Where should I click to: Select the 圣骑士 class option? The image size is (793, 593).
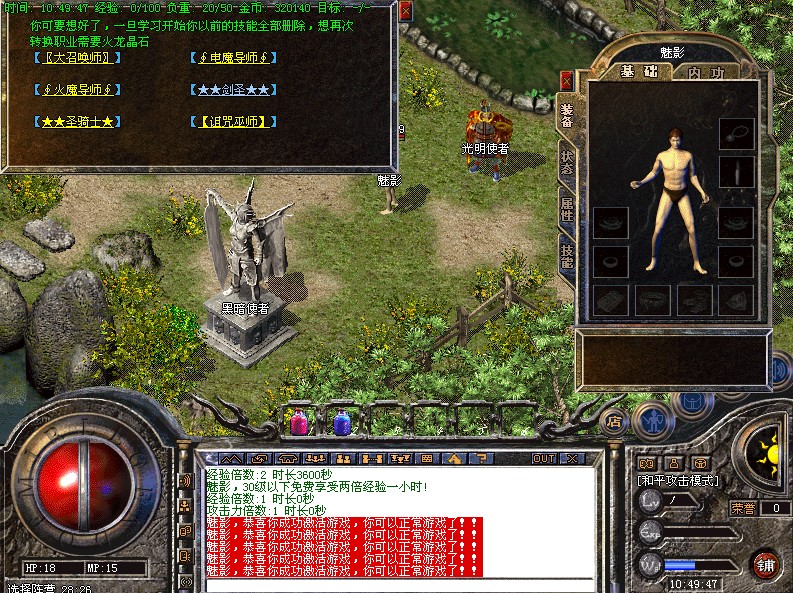point(77,122)
